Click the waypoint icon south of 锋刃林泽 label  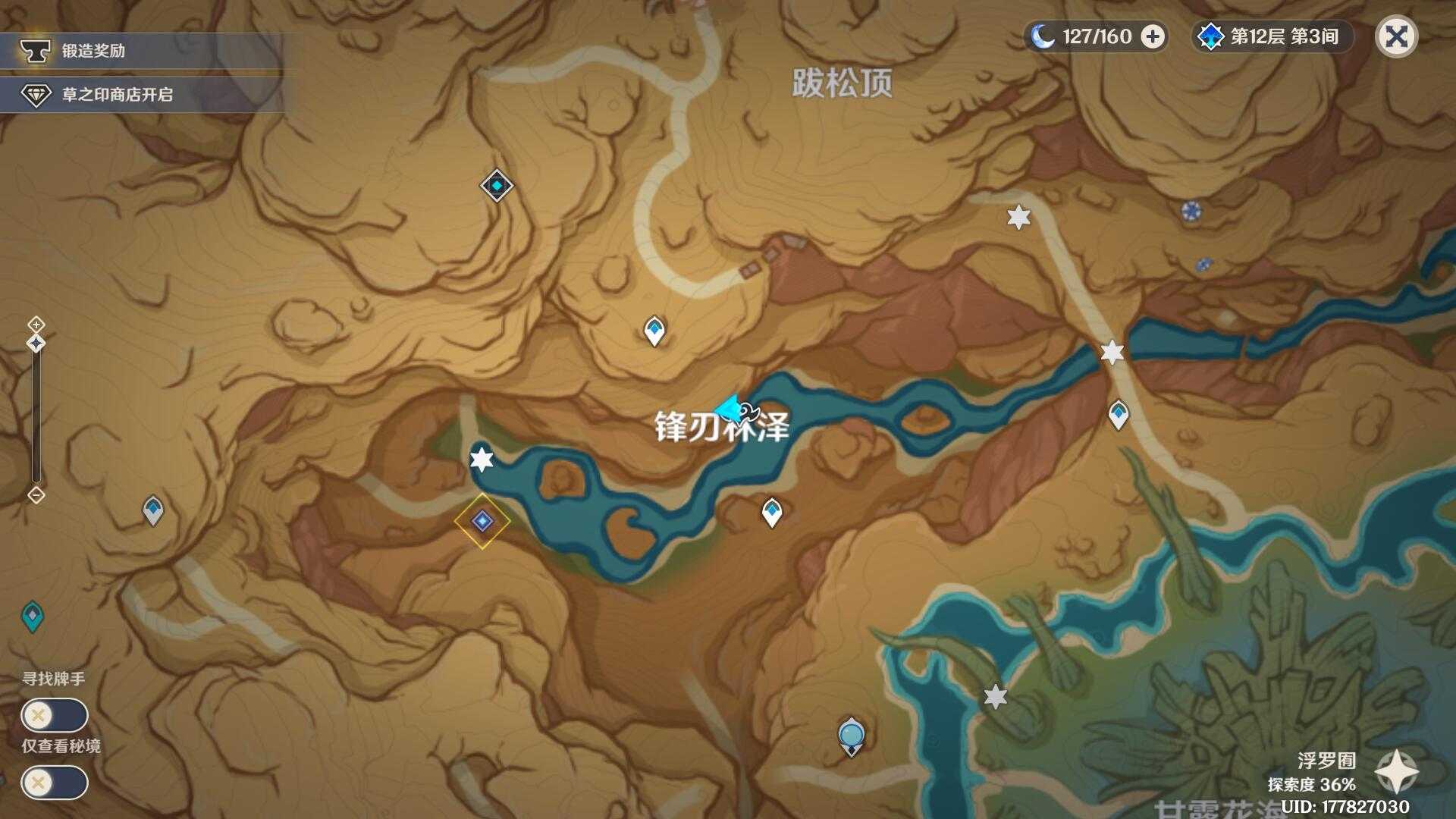coord(772,512)
